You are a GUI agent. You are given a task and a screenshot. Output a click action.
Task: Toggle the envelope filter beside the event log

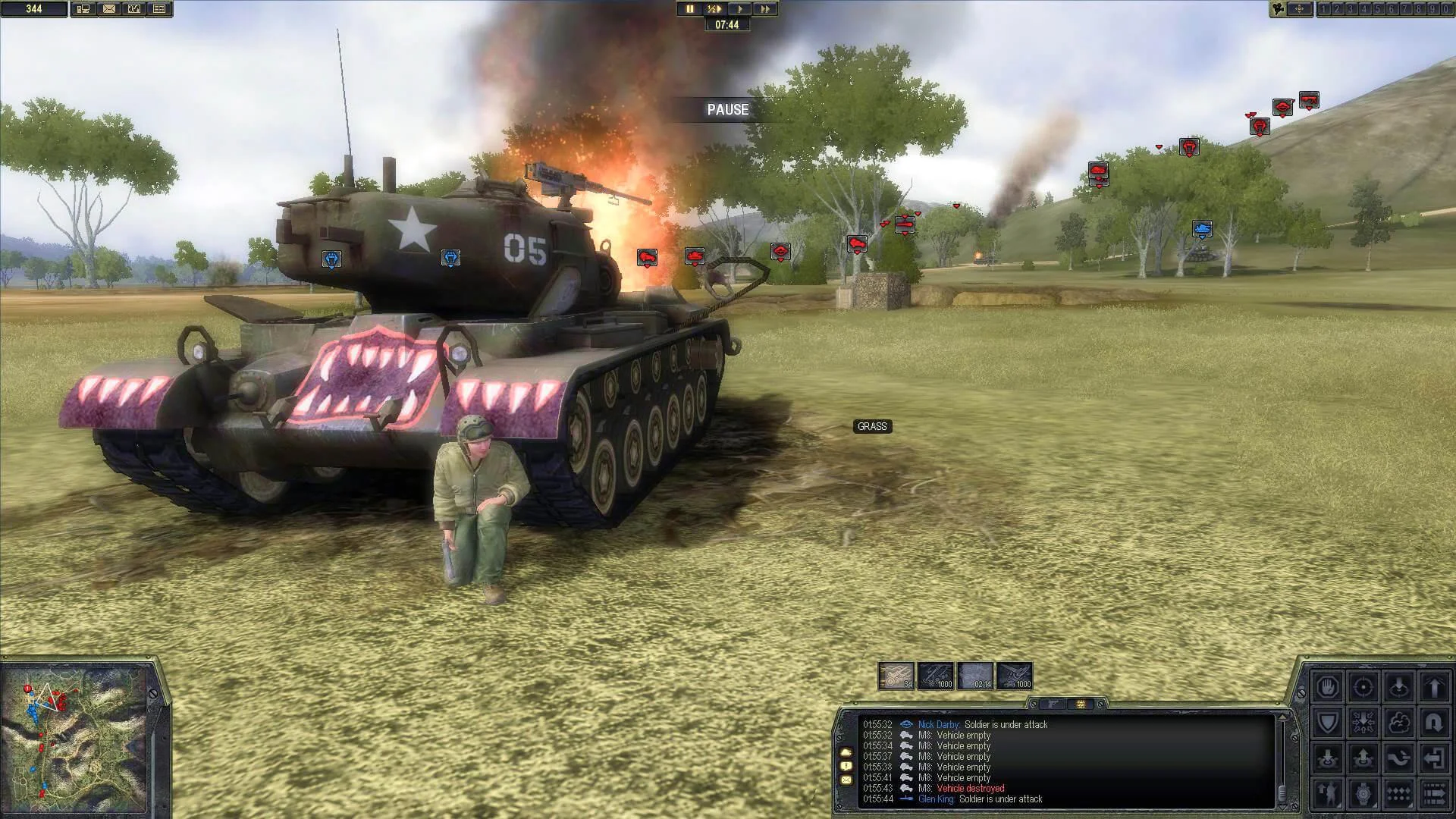click(x=846, y=780)
